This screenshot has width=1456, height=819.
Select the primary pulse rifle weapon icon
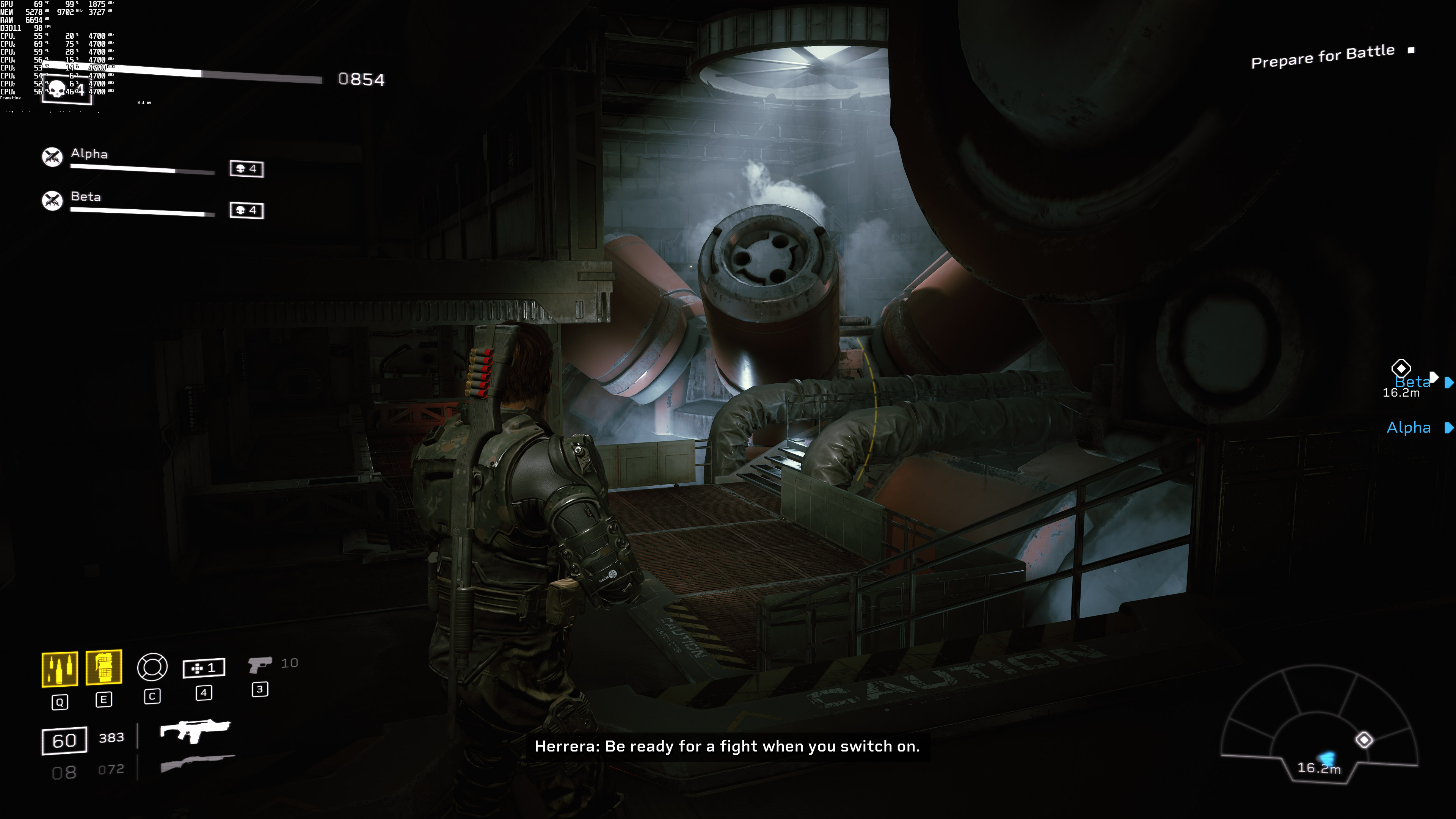tap(195, 730)
